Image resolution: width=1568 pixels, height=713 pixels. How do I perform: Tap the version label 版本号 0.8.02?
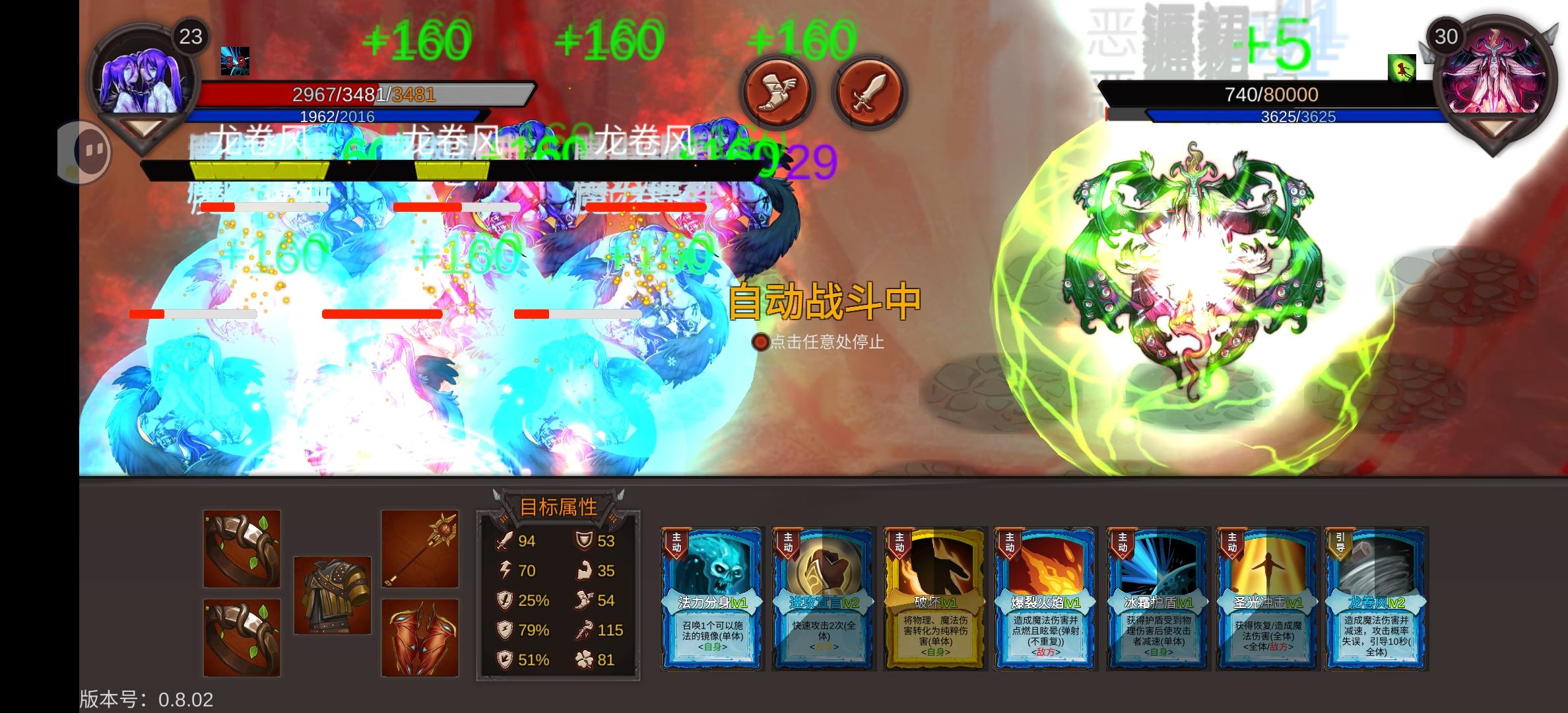pos(145,701)
